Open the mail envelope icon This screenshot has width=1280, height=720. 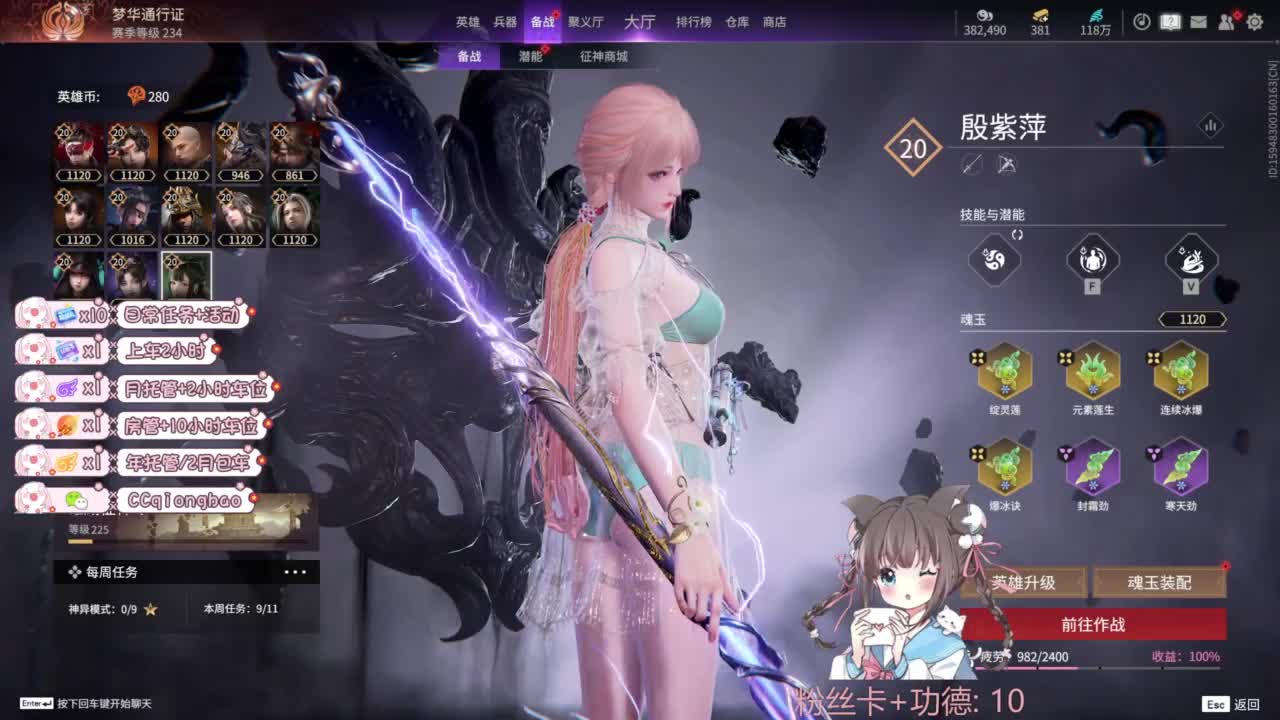[1199, 20]
